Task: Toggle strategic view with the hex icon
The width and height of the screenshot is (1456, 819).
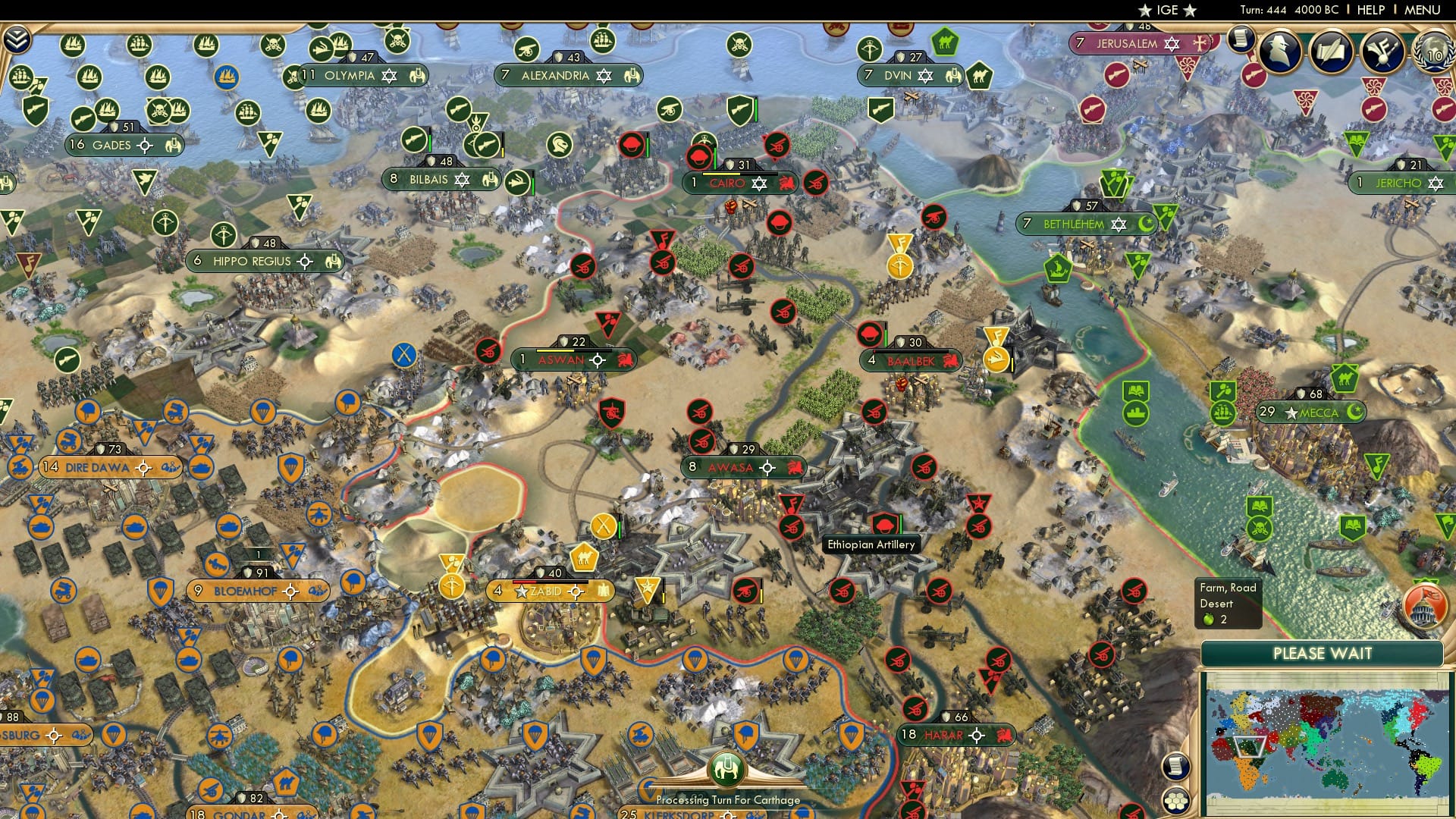Action: click(x=1177, y=802)
